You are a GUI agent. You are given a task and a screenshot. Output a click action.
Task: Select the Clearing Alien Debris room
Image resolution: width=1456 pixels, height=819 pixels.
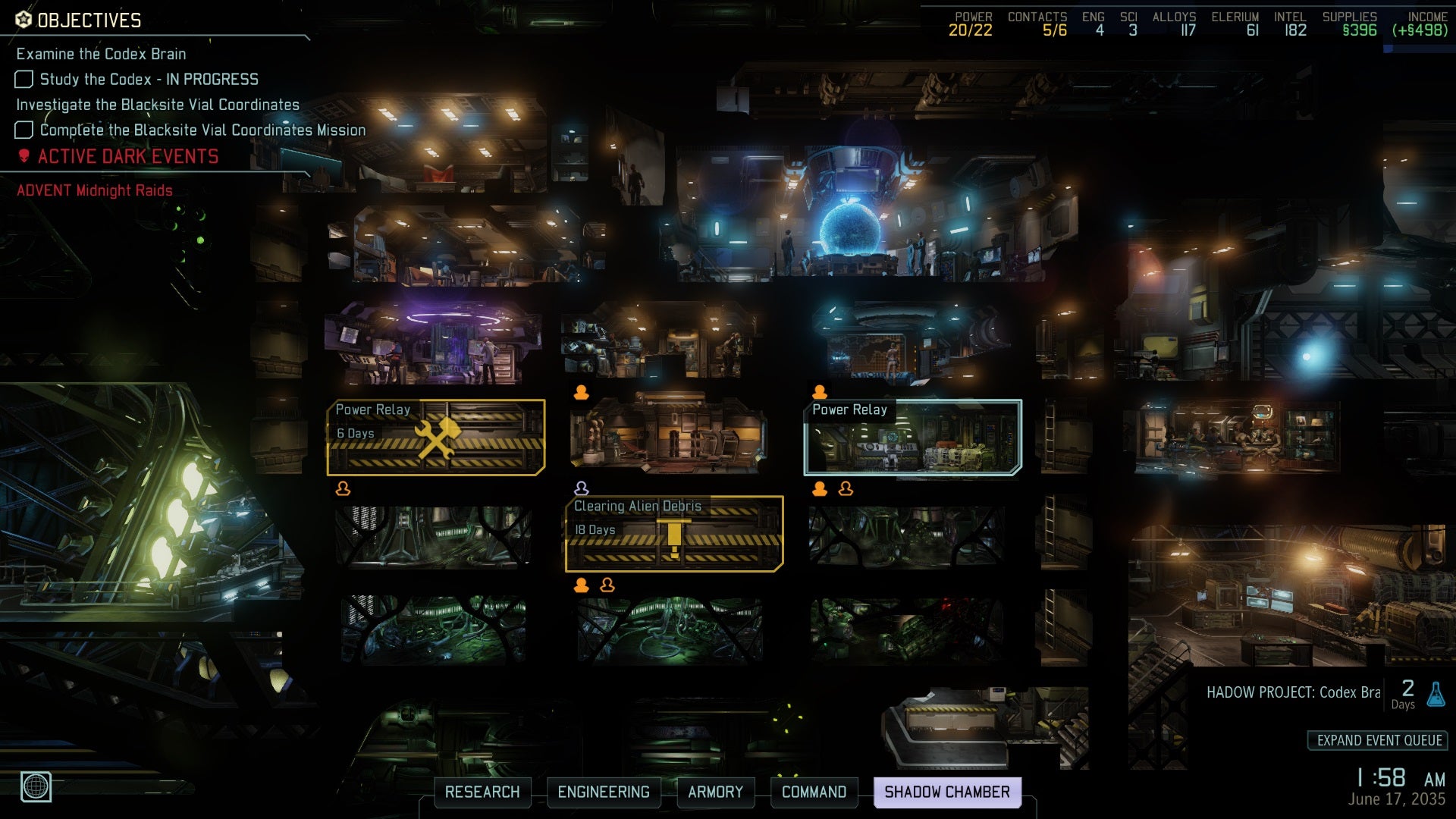[674, 534]
